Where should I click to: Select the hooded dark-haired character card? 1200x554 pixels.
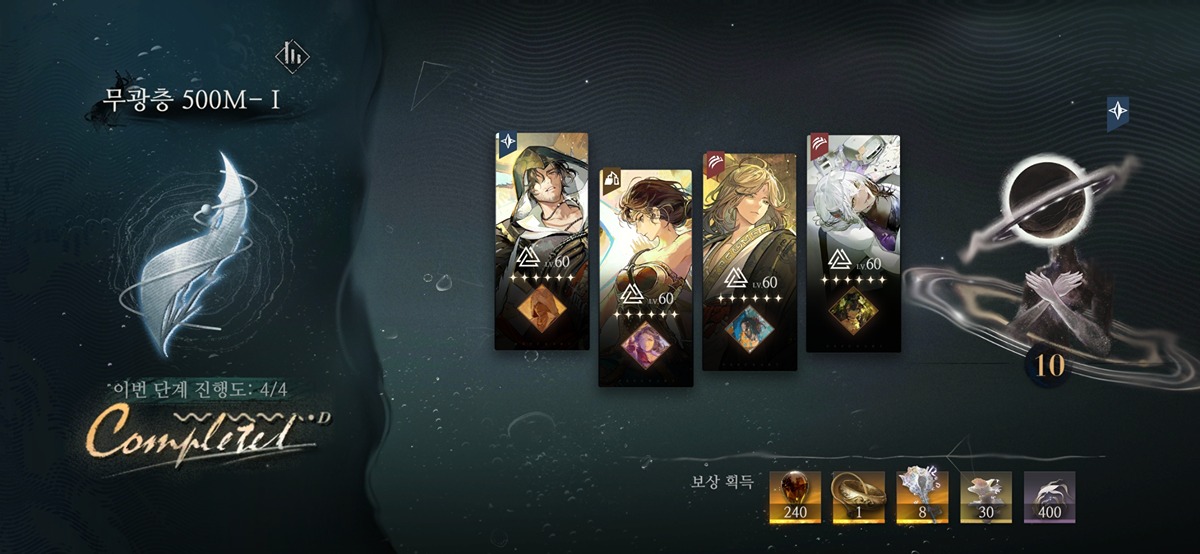point(541,241)
